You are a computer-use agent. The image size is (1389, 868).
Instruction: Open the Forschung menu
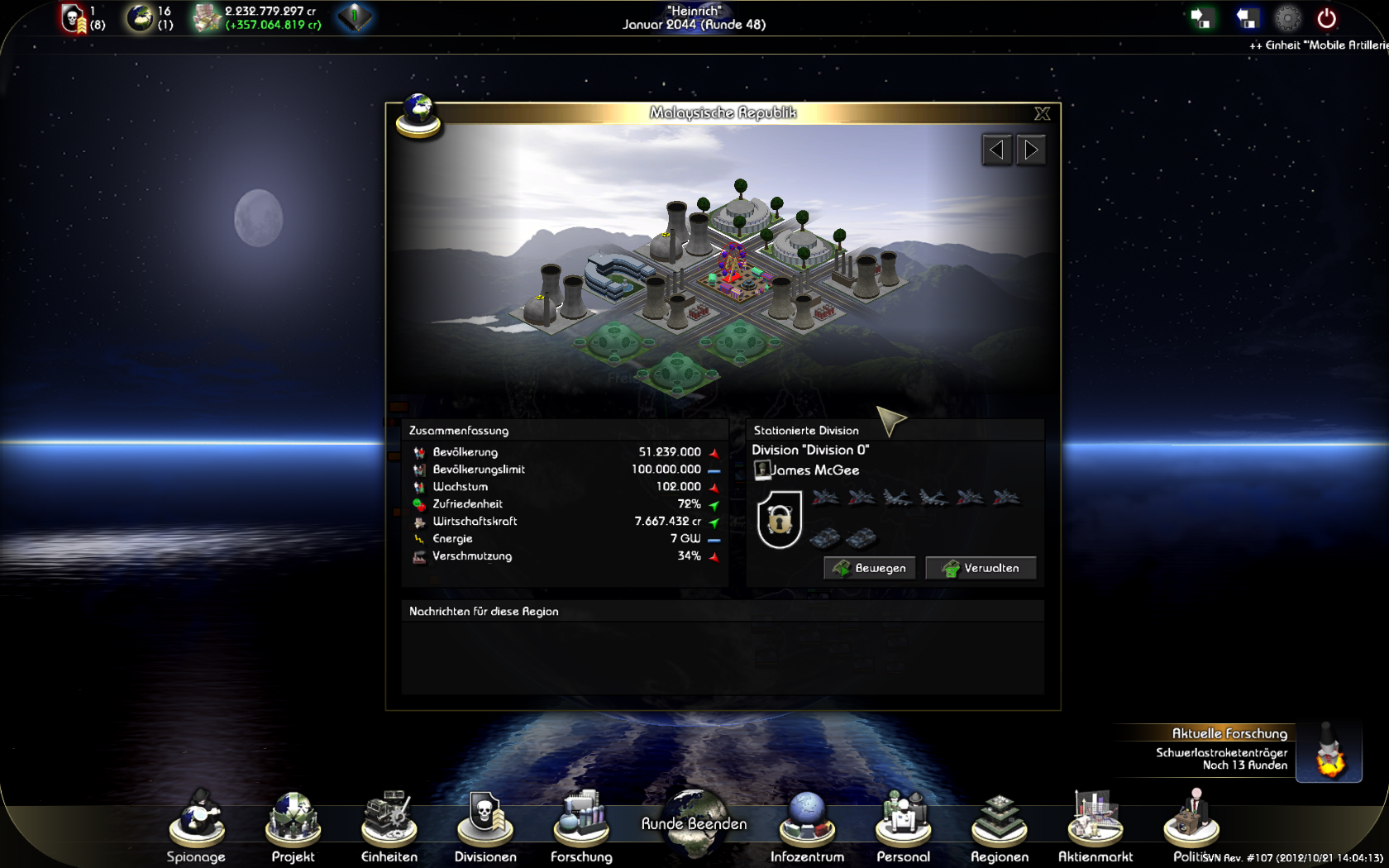[x=581, y=825]
